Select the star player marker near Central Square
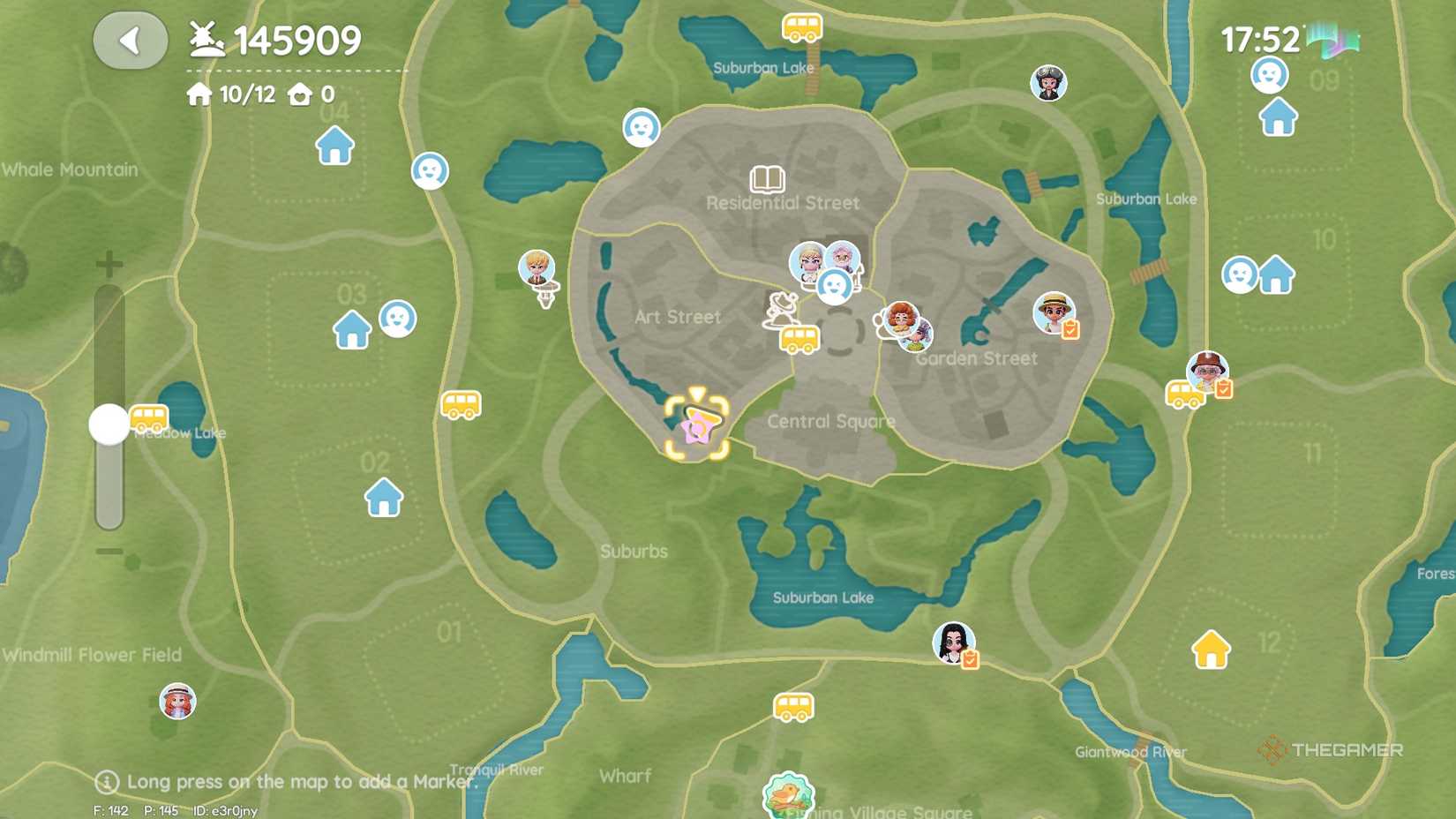The width and height of the screenshot is (1456, 819). tap(696, 426)
